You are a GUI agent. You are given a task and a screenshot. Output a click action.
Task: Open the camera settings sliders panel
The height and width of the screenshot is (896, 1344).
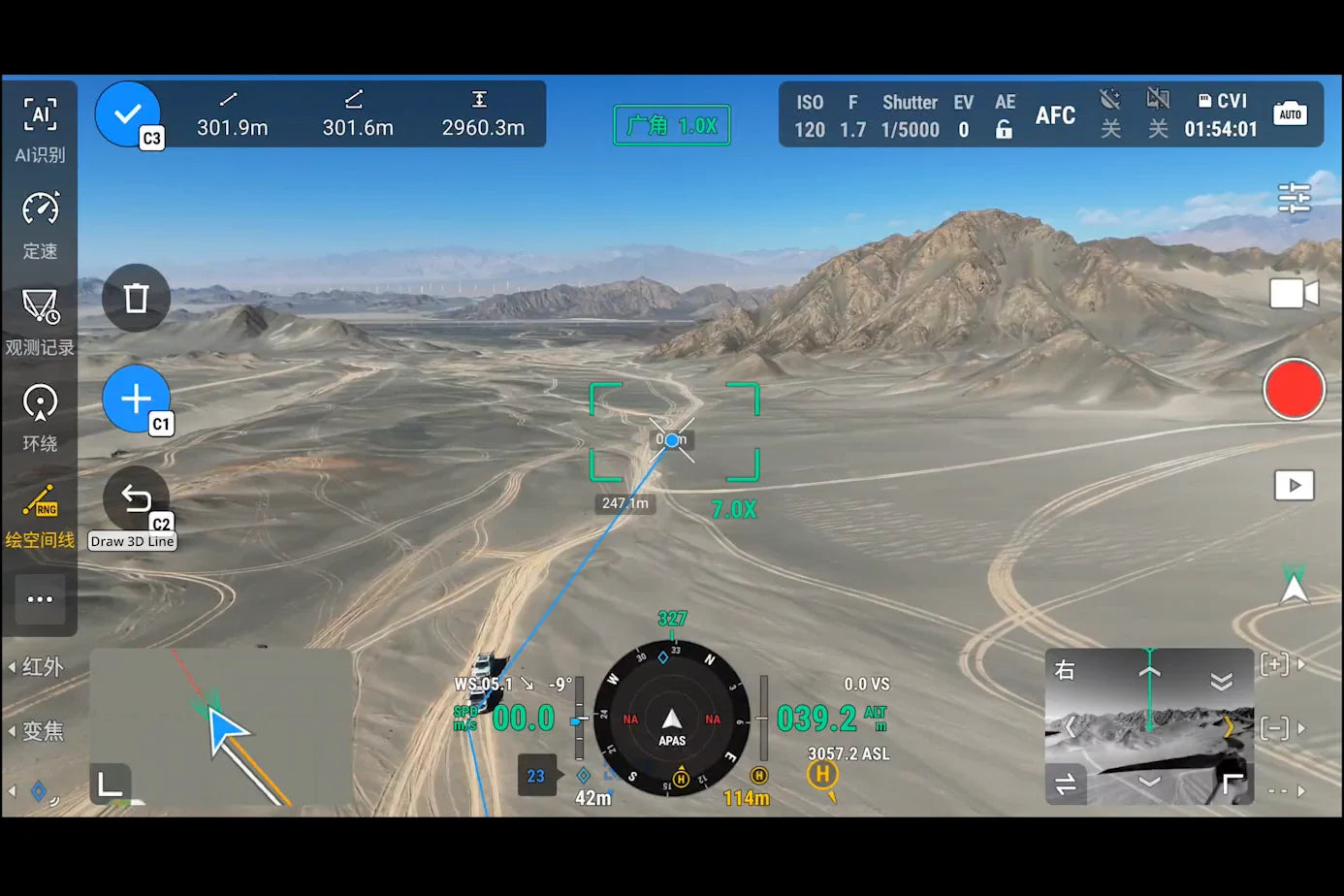pyautogui.click(x=1295, y=197)
